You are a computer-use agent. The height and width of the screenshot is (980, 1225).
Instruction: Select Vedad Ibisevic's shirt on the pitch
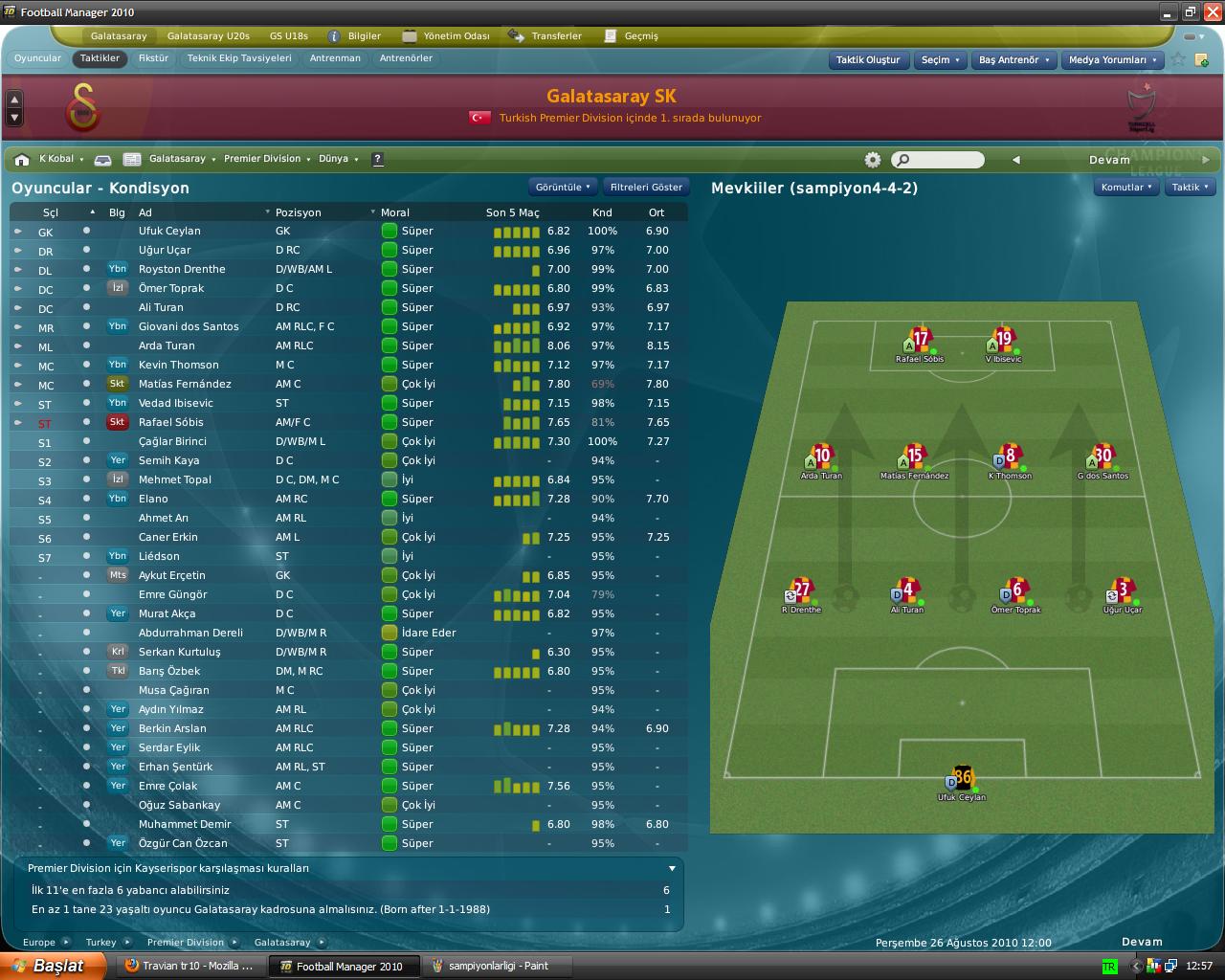click(x=1003, y=340)
